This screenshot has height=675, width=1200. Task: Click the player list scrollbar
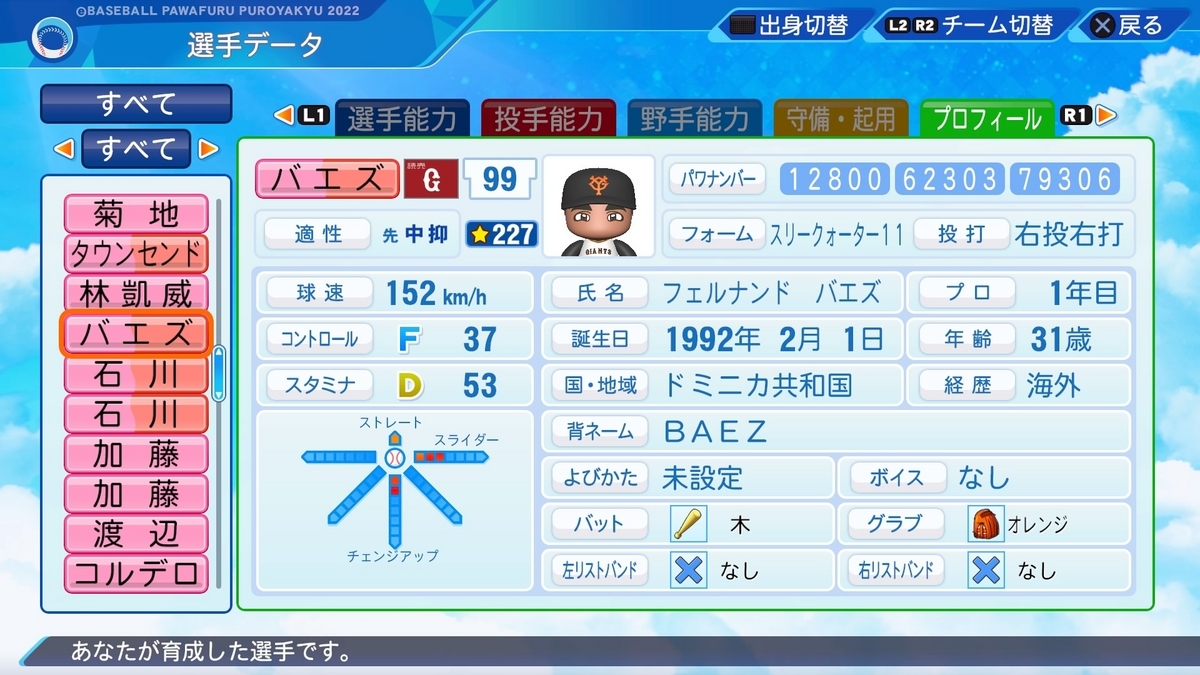tap(219, 372)
